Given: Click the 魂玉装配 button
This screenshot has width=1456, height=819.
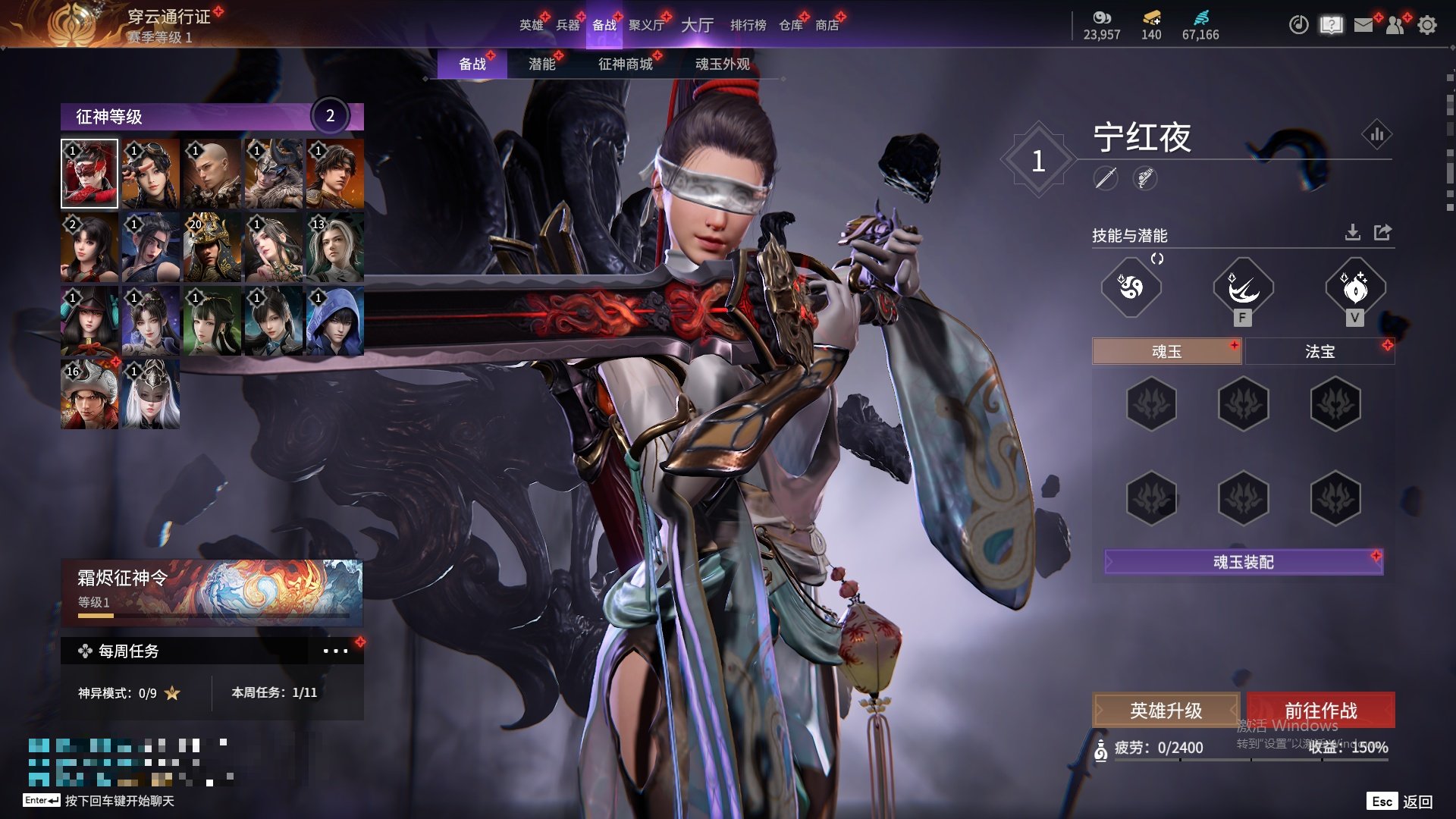Looking at the screenshot, I should tap(1243, 562).
